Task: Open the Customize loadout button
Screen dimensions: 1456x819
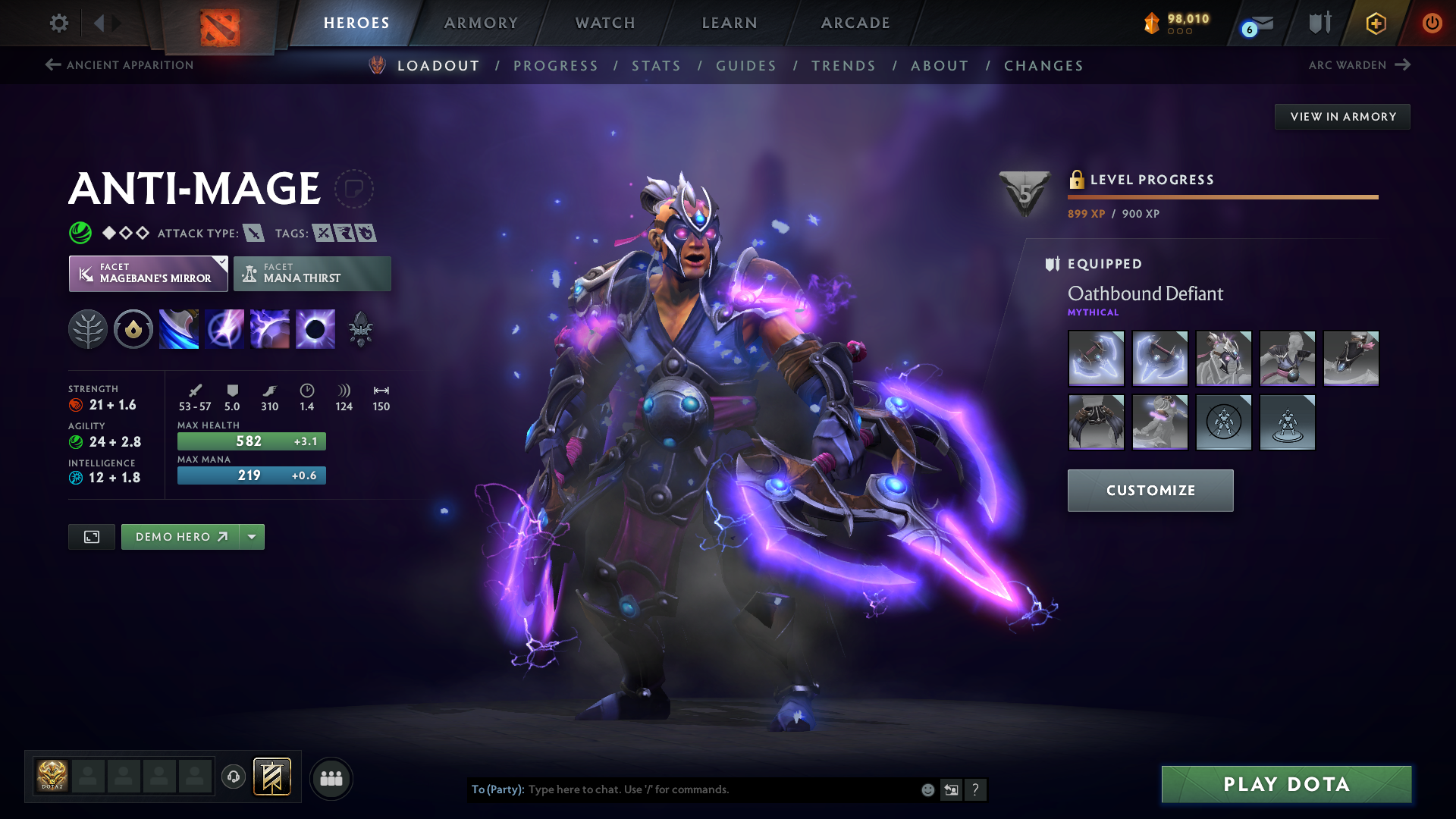Action: (1150, 491)
